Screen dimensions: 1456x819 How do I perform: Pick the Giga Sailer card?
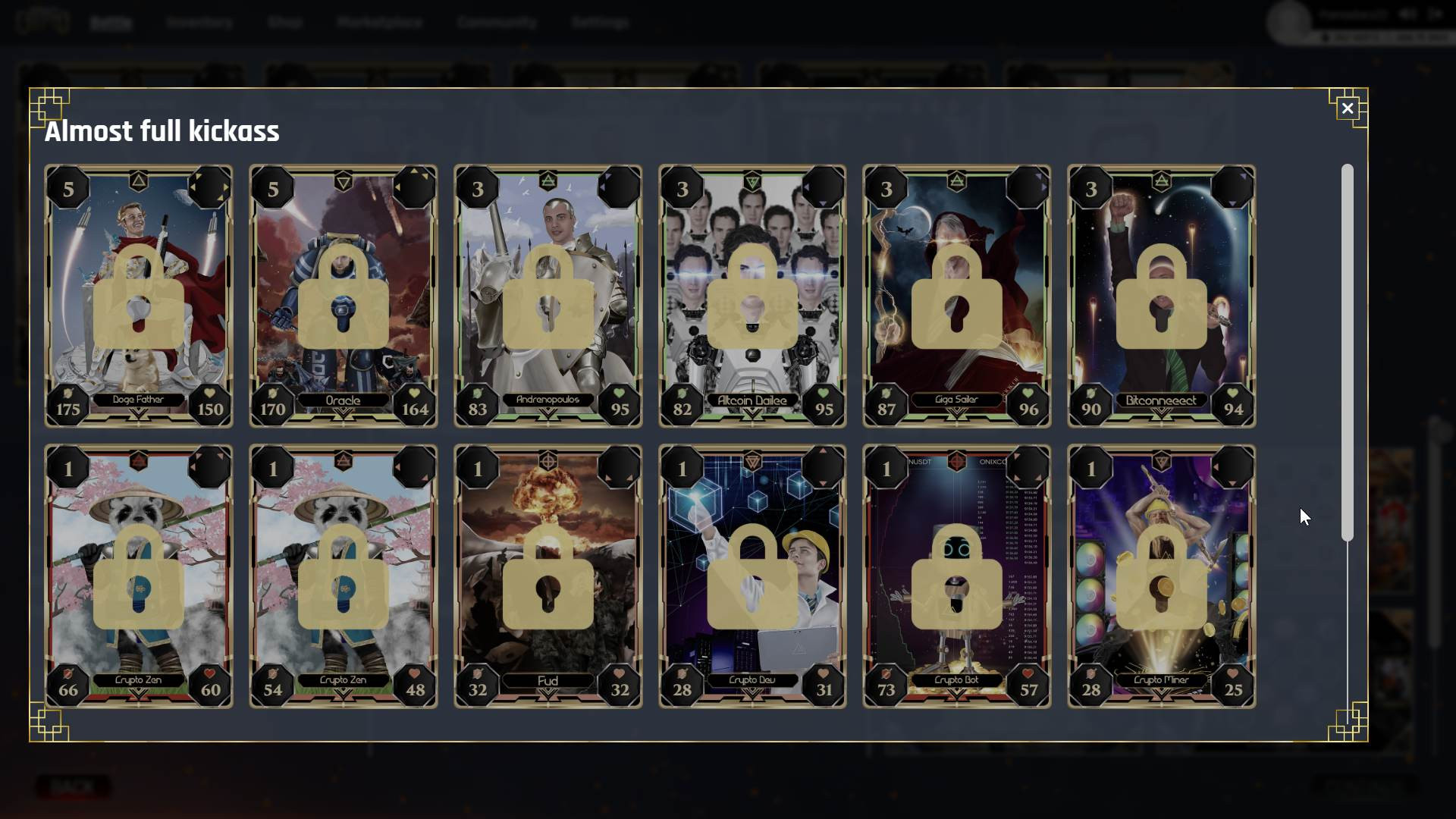(x=956, y=296)
